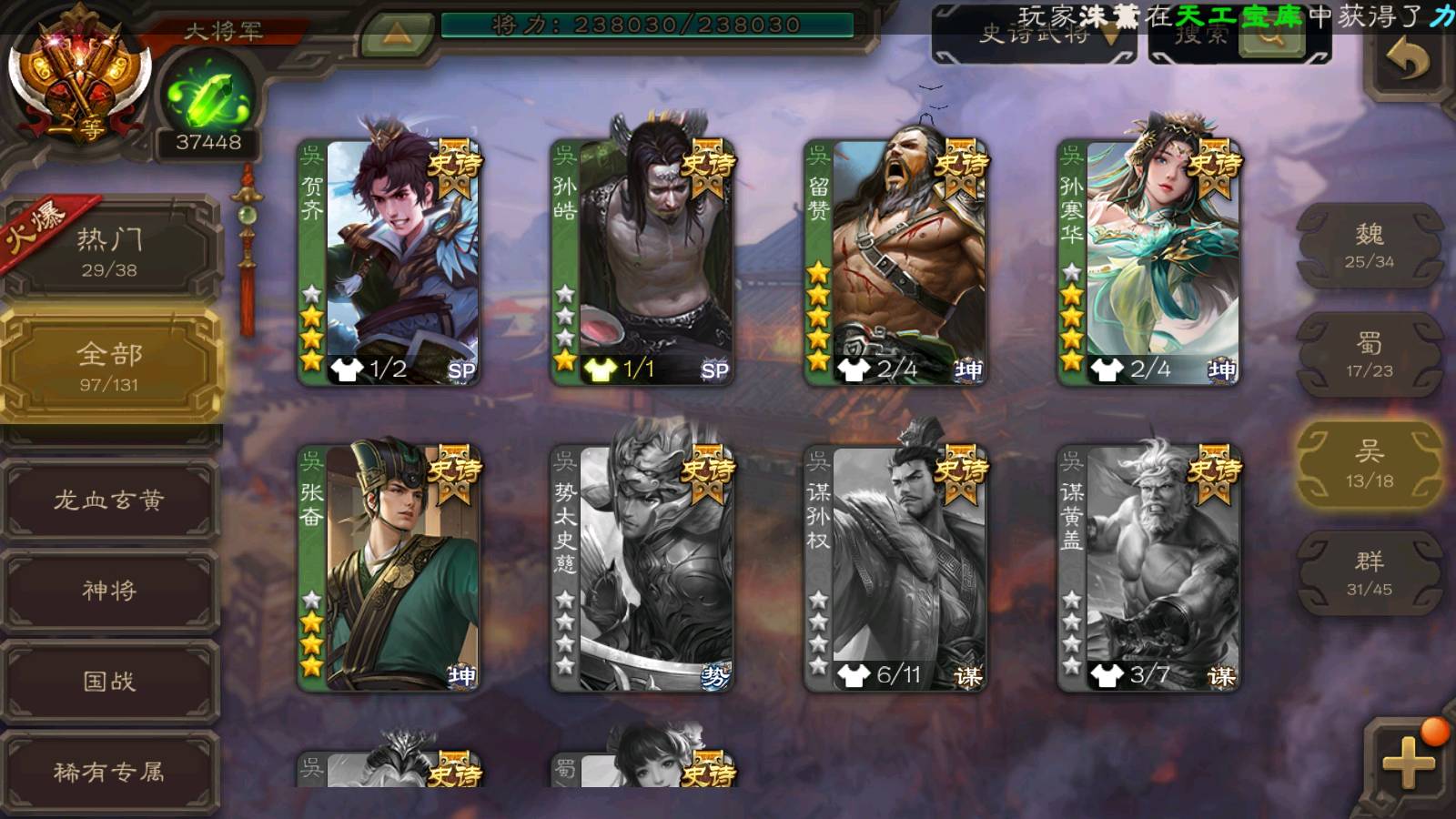Open the 孙皓 general card
The width and height of the screenshot is (1456, 819).
pyautogui.click(x=642, y=262)
